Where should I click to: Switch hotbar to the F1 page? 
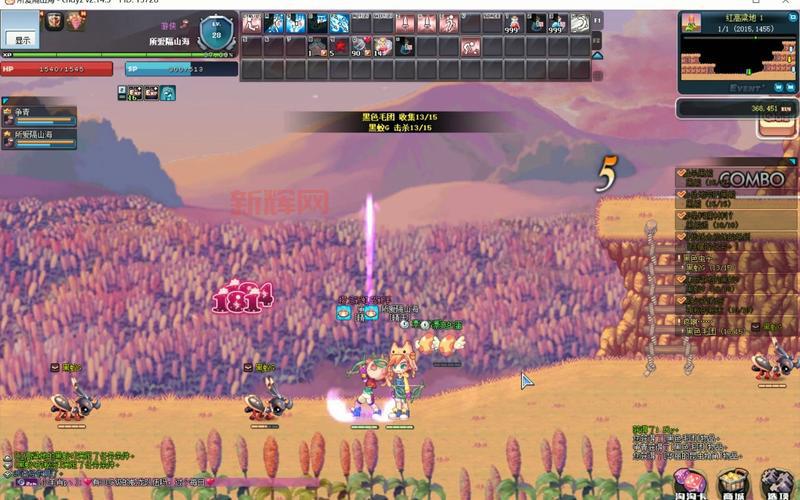[x=597, y=19]
